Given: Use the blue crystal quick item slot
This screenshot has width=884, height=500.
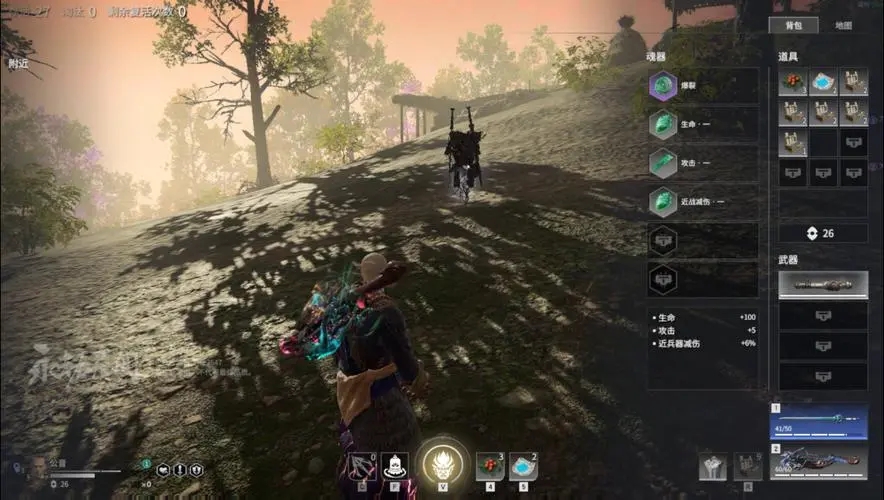Looking at the screenshot, I should click(x=522, y=465).
